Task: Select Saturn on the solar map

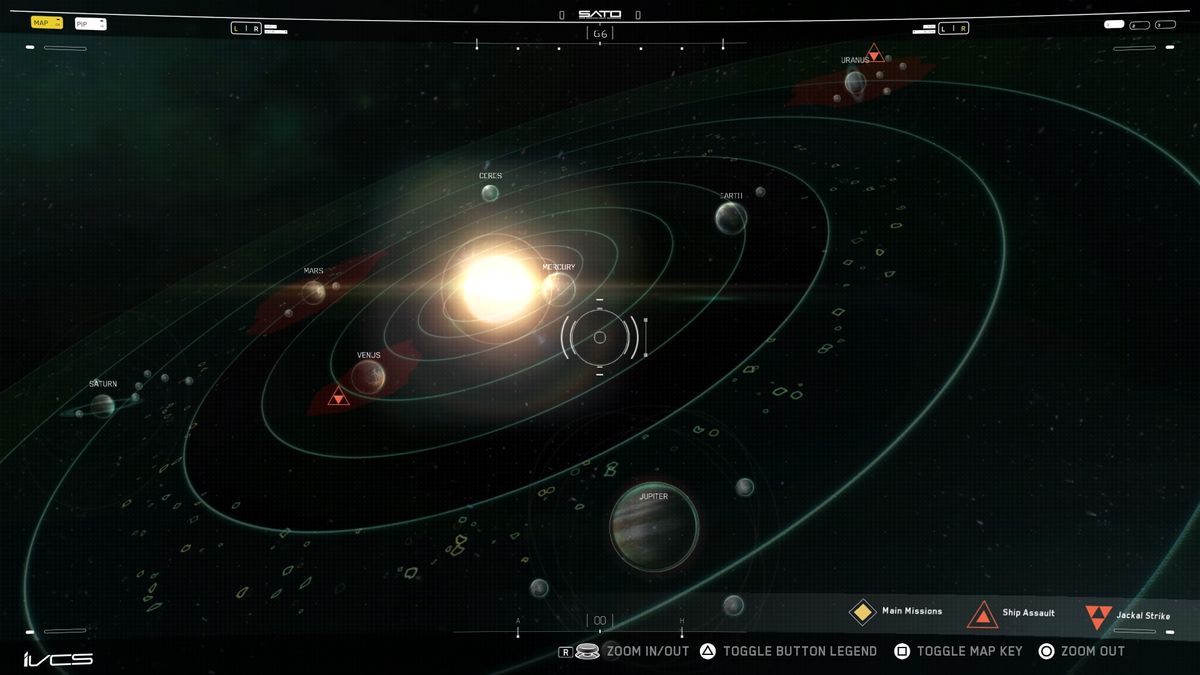Action: (102, 405)
